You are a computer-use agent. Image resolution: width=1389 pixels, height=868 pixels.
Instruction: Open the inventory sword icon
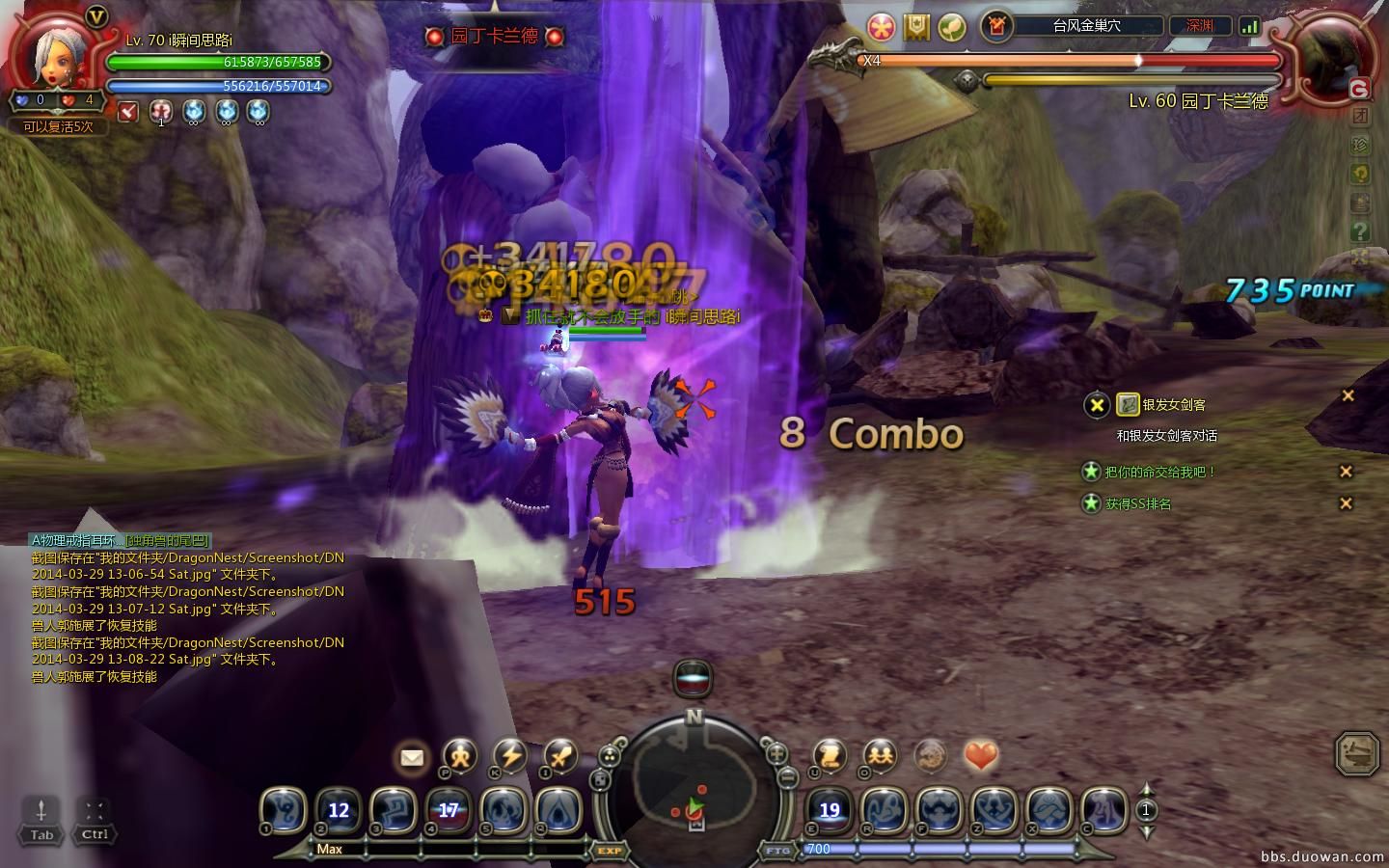[560, 756]
